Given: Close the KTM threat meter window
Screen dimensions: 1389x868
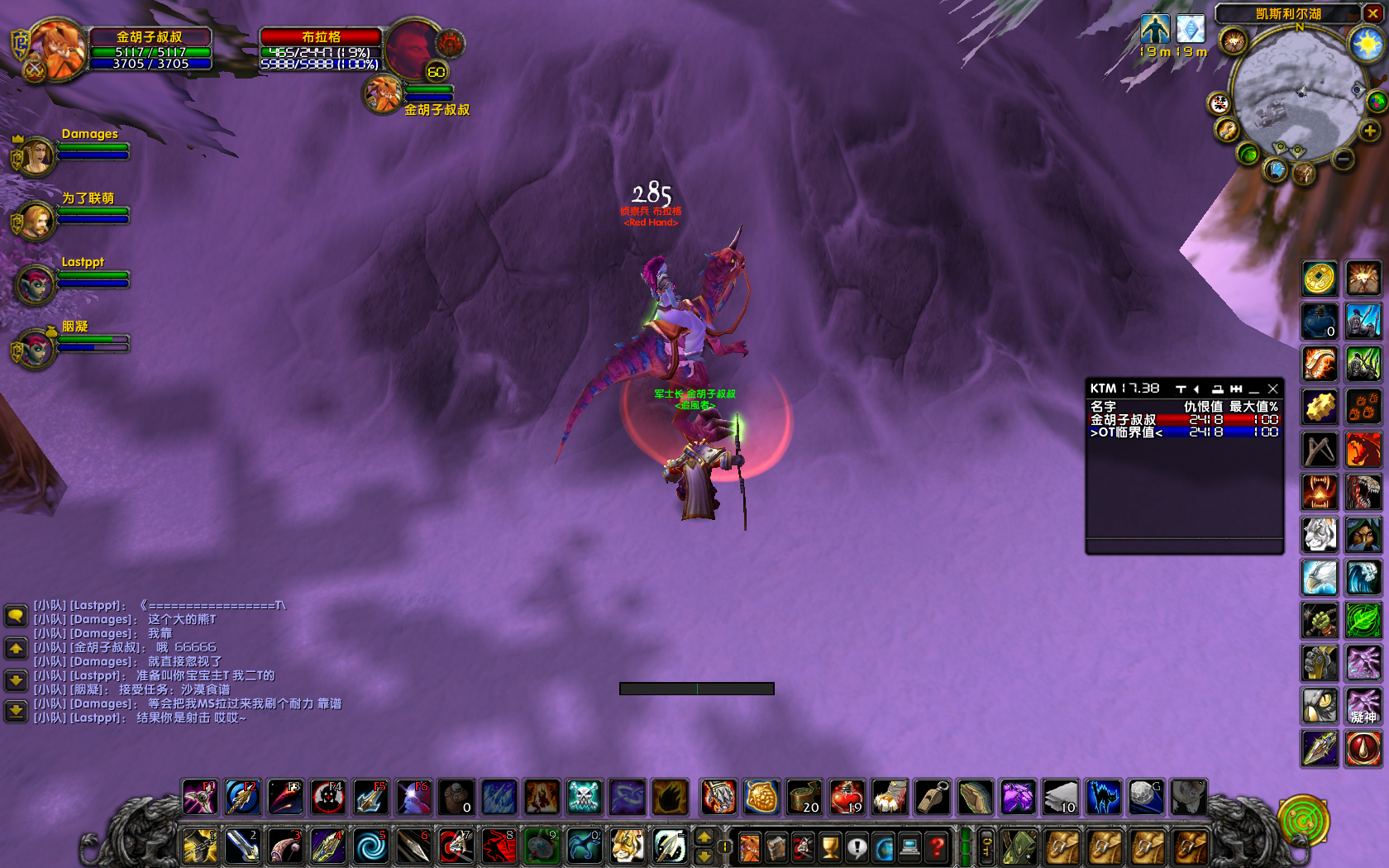Looking at the screenshot, I should 1273,389.
